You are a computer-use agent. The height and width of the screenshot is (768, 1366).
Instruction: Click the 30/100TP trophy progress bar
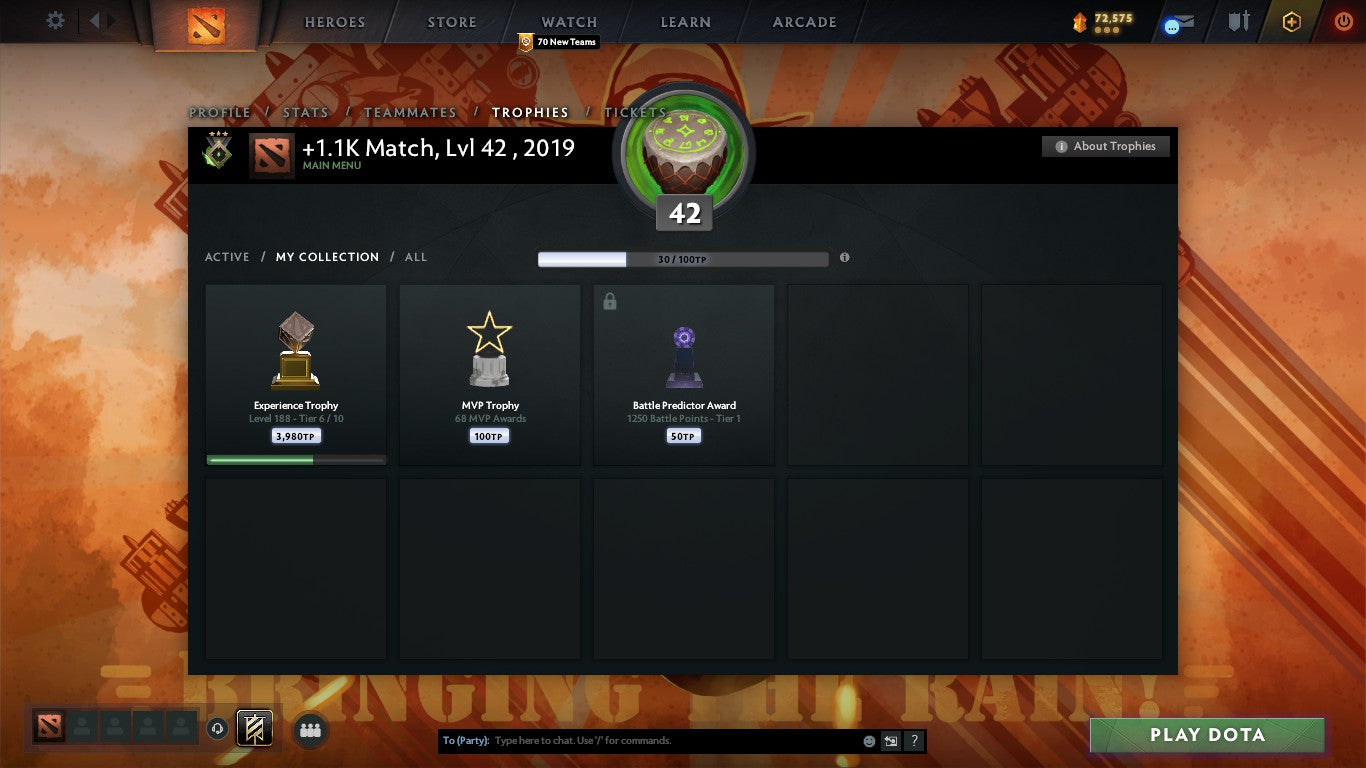click(x=683, y=257)
